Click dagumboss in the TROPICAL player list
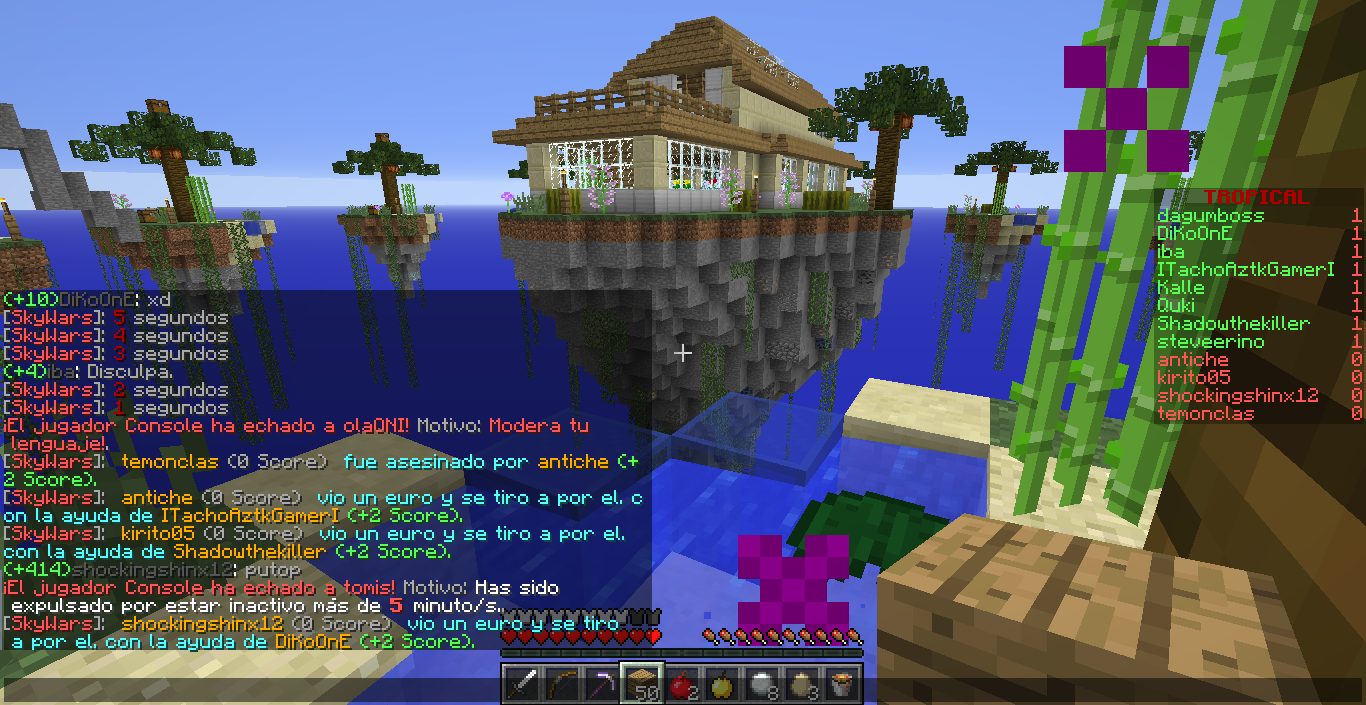Screen dimensions: 1366x705 1210,216
